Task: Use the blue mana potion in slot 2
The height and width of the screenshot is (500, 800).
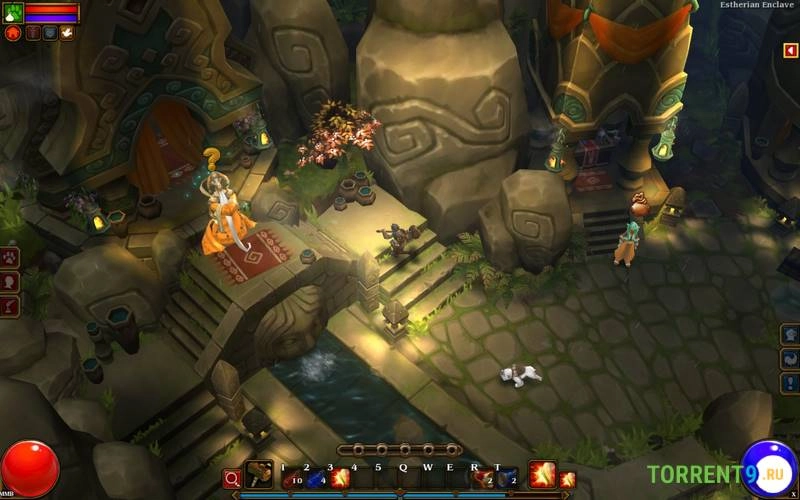Action: 315,479
